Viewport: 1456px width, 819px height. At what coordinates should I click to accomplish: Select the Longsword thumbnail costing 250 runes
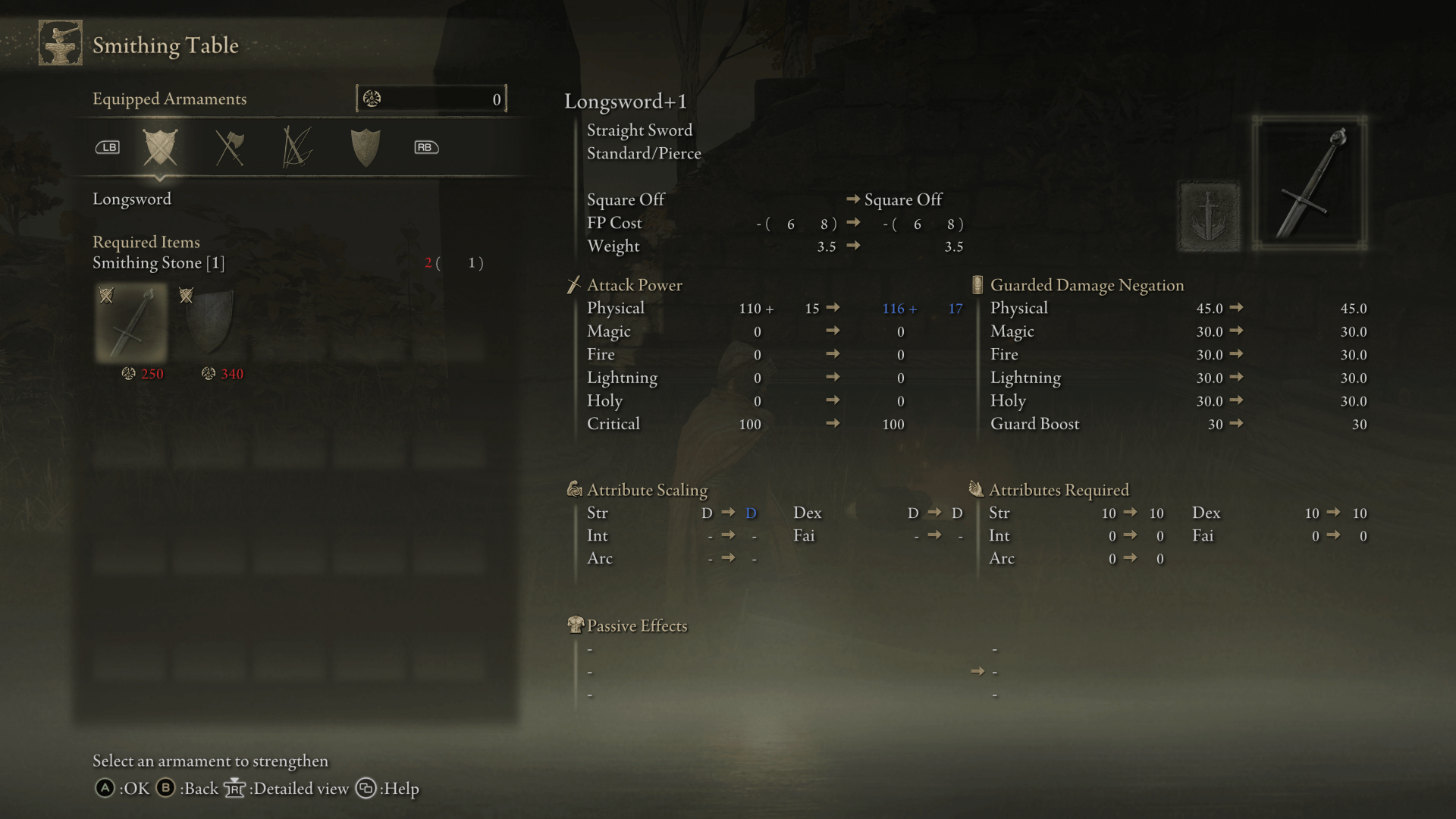pyautogui.click(x=131, y=322)
